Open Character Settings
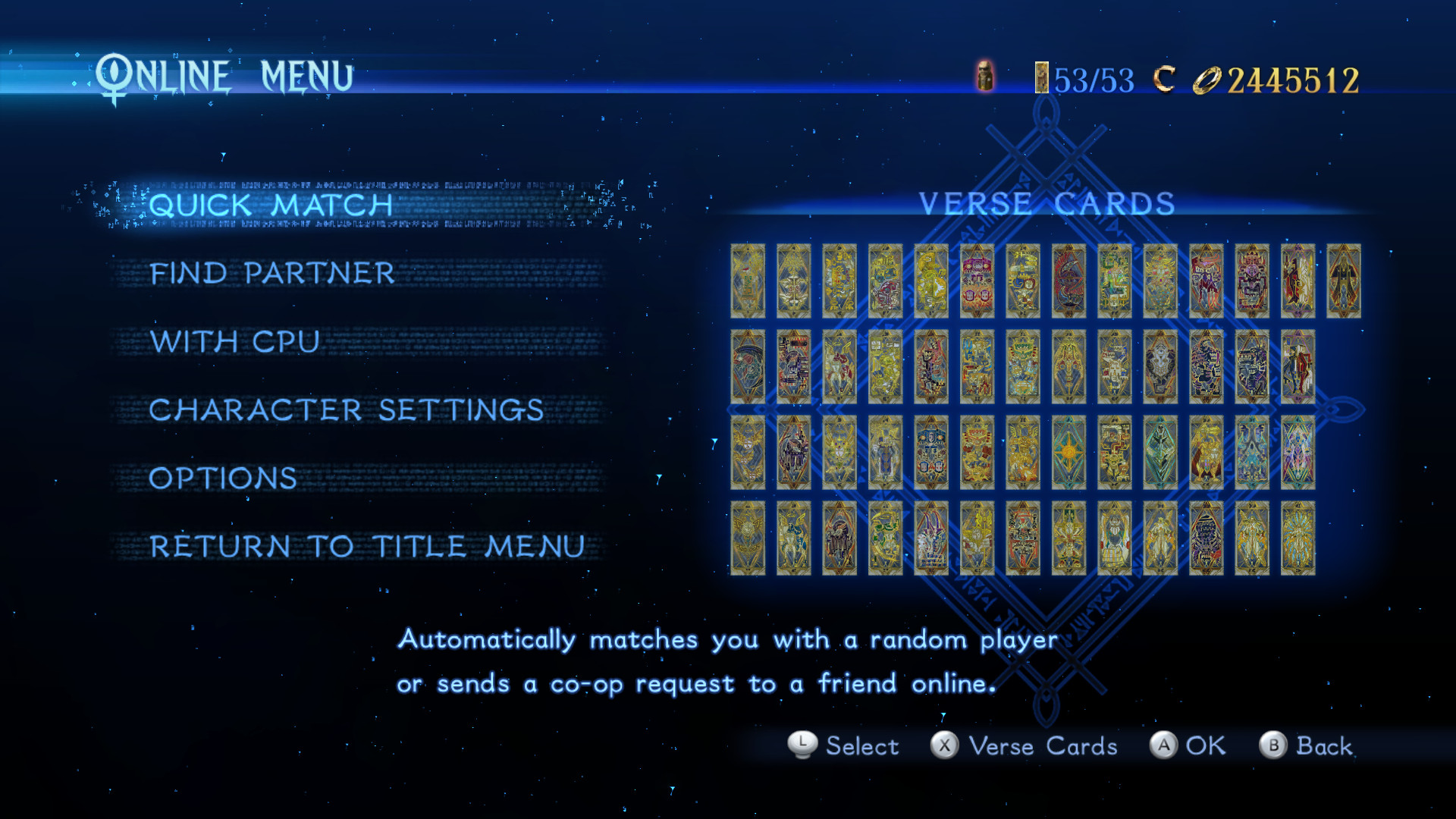The height and width of the screenshot is (819, 1456). 346,410
